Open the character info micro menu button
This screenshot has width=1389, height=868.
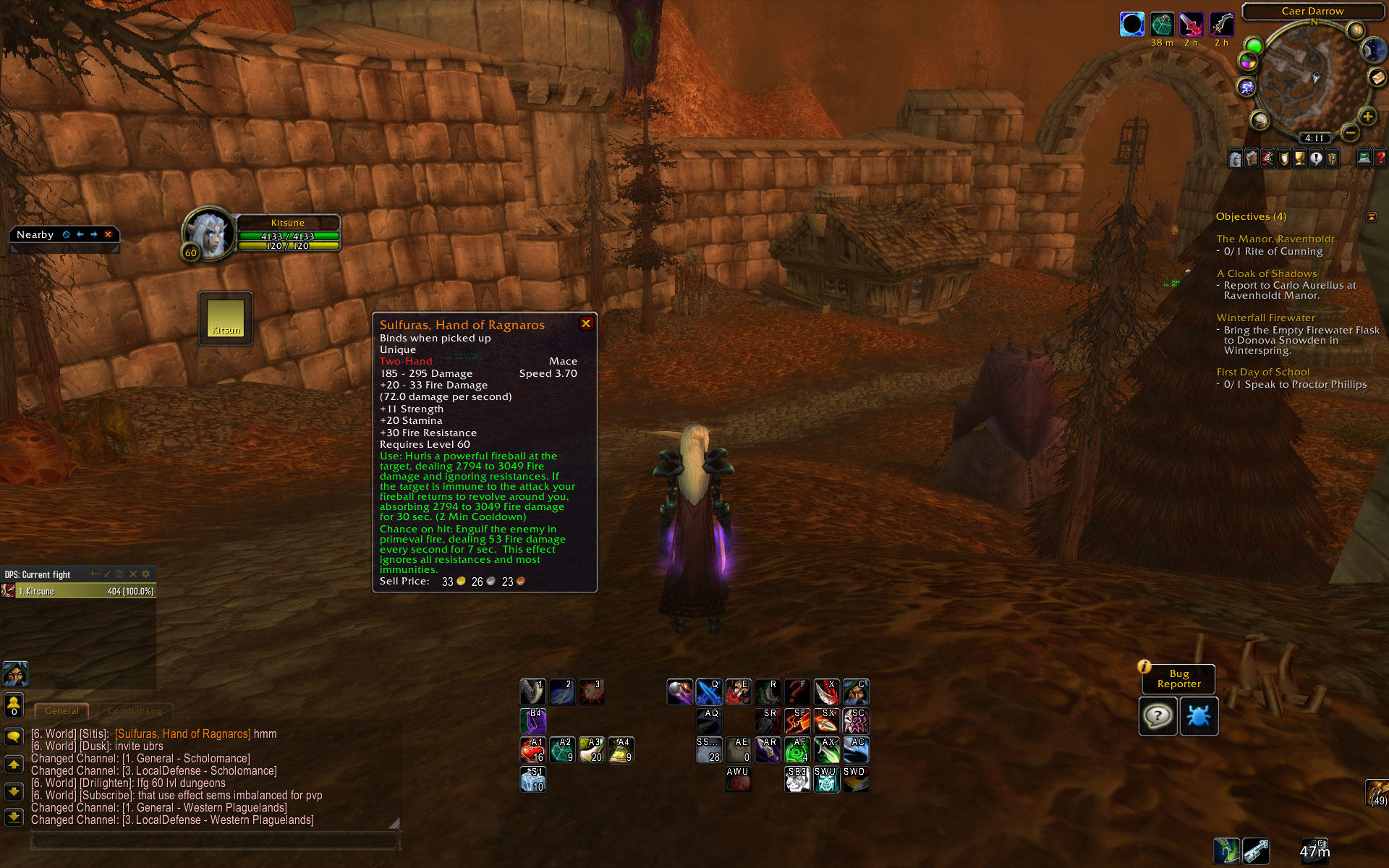point(1236,158)
